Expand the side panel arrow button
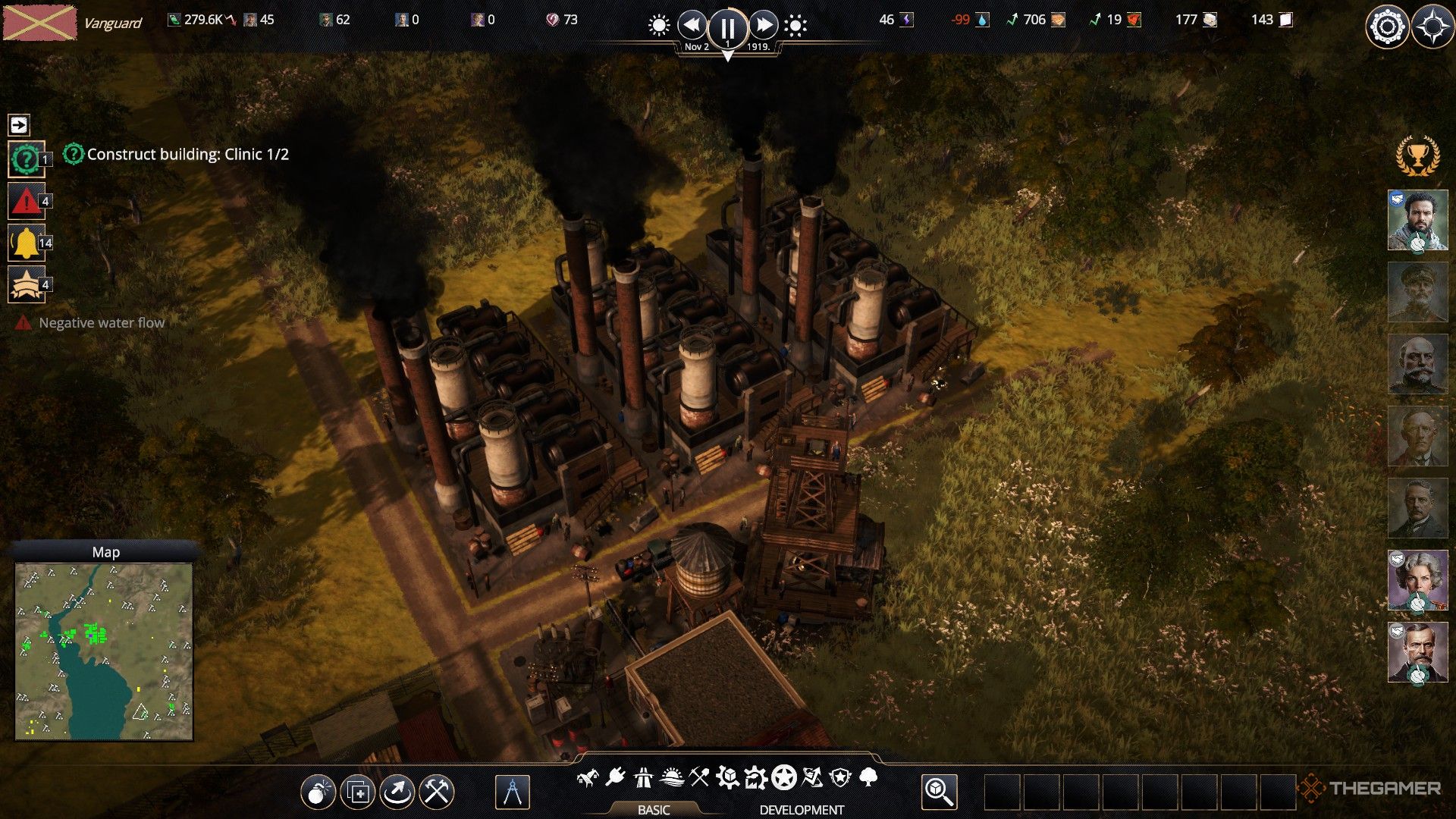Viewport: 1456px width, 819px height. (19, 124)
